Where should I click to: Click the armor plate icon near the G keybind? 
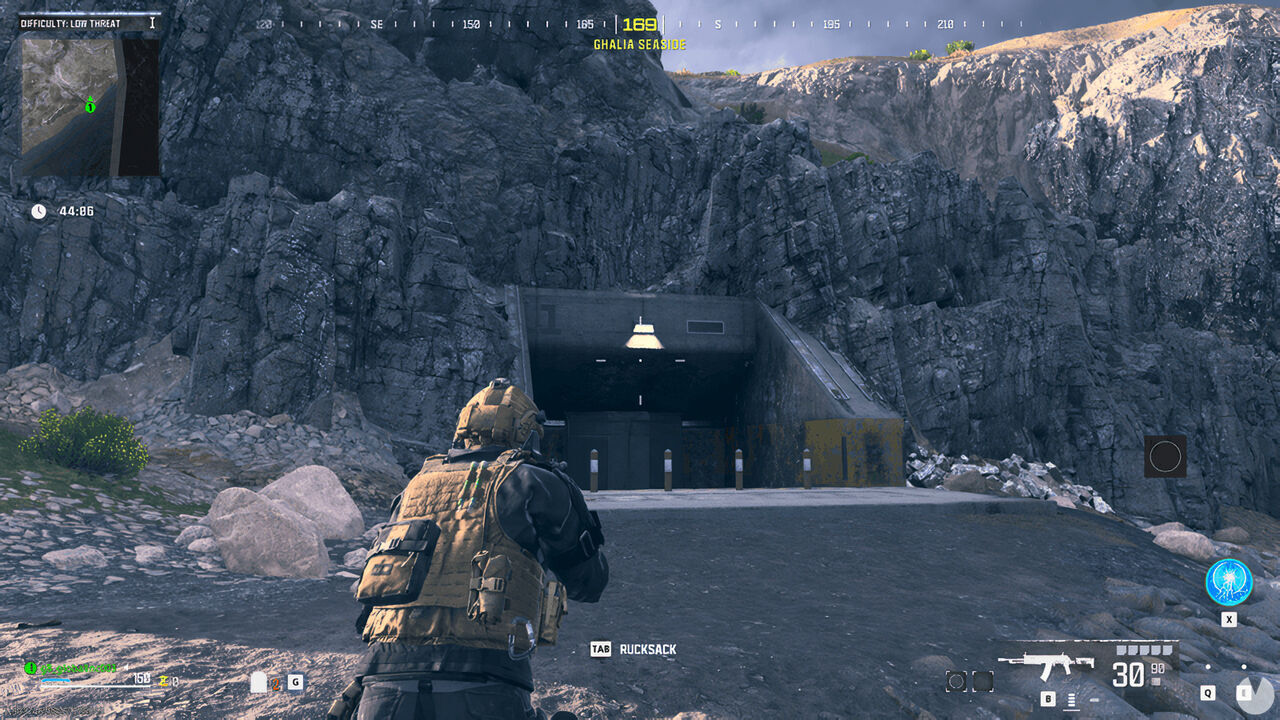(259, 682)
